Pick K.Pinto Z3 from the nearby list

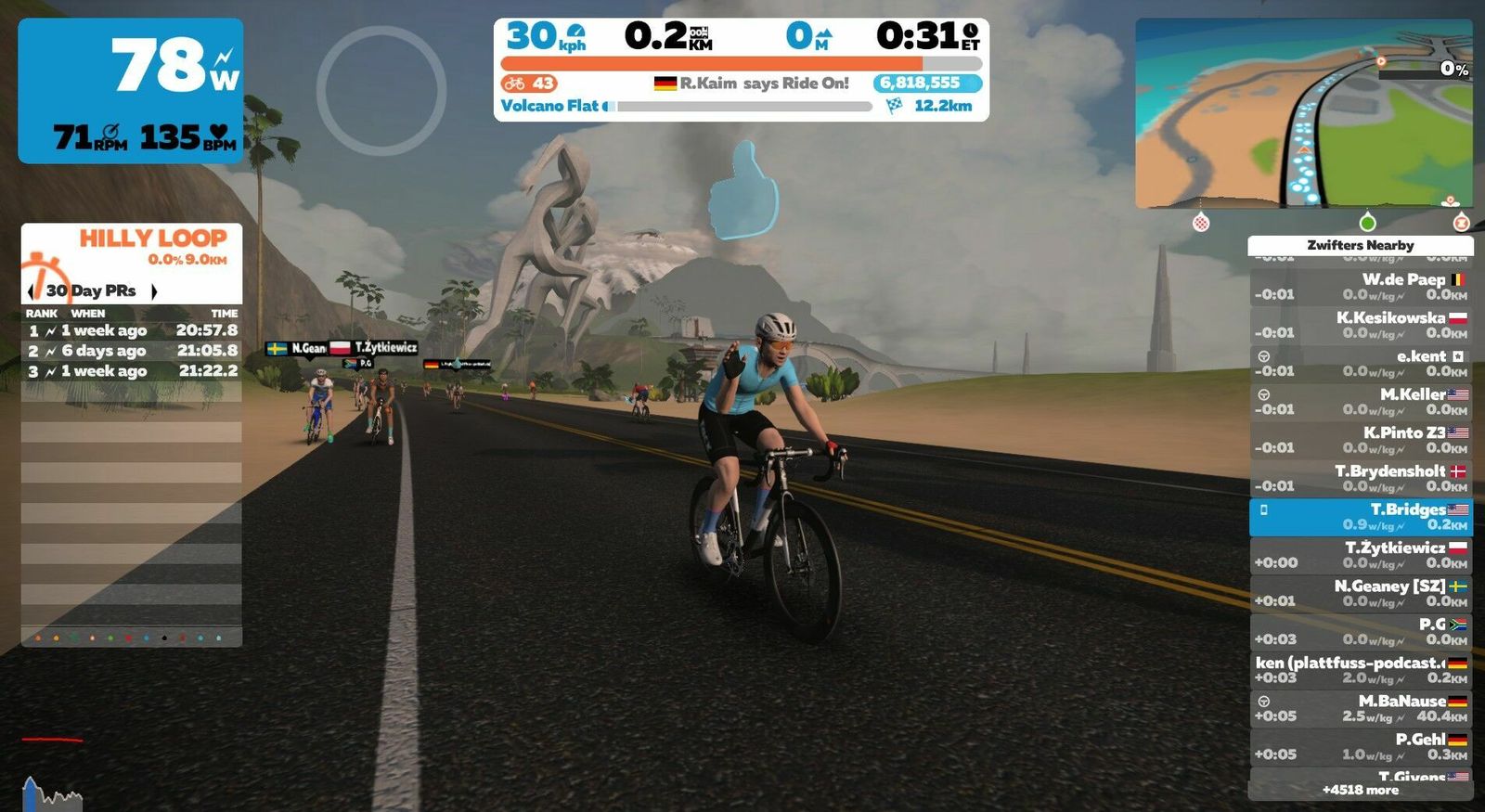click(x=1361, y=440)
